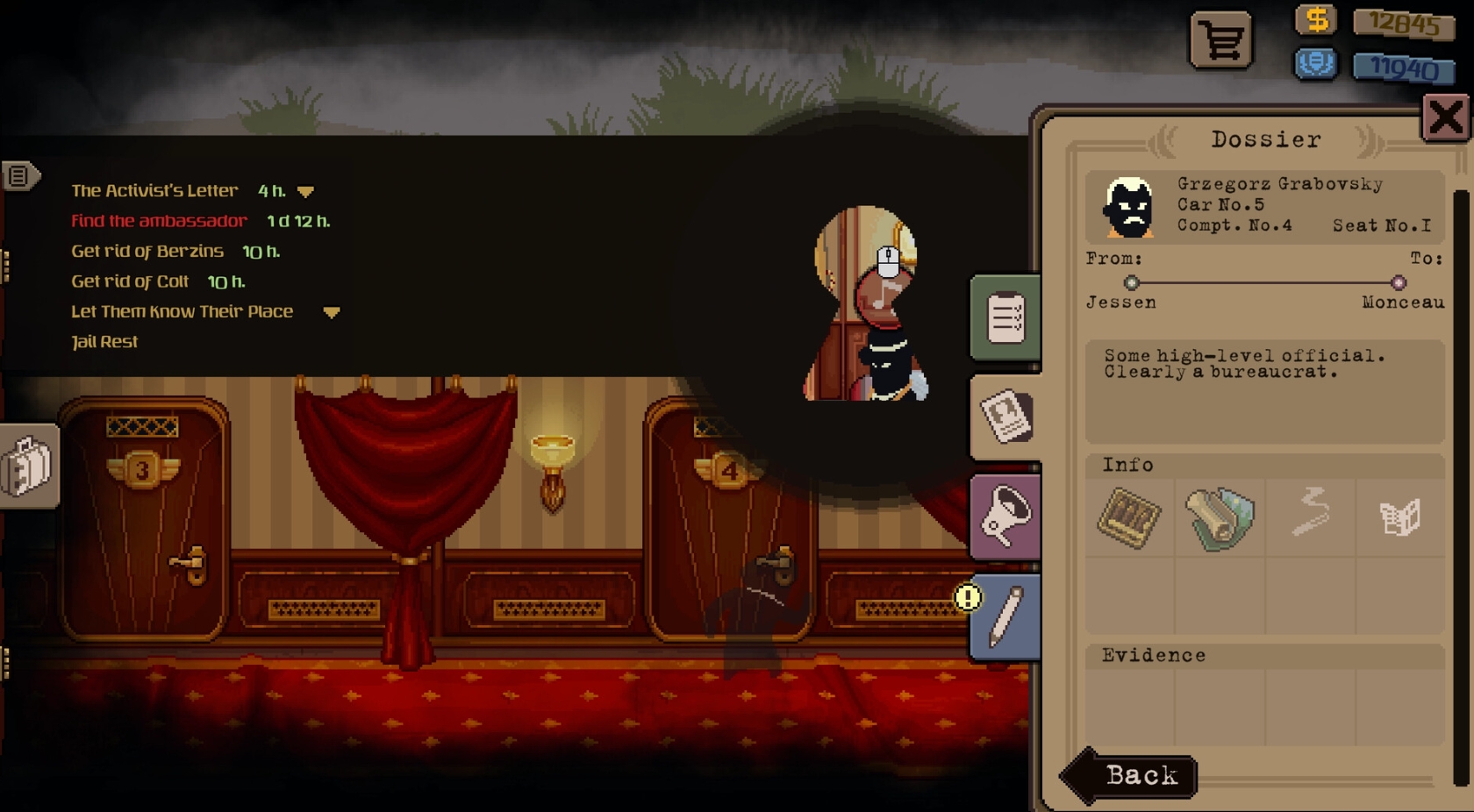The image size is (1474, 812).
Task: Click the megaphone icon on the side panel
Action: point(1005,517)
